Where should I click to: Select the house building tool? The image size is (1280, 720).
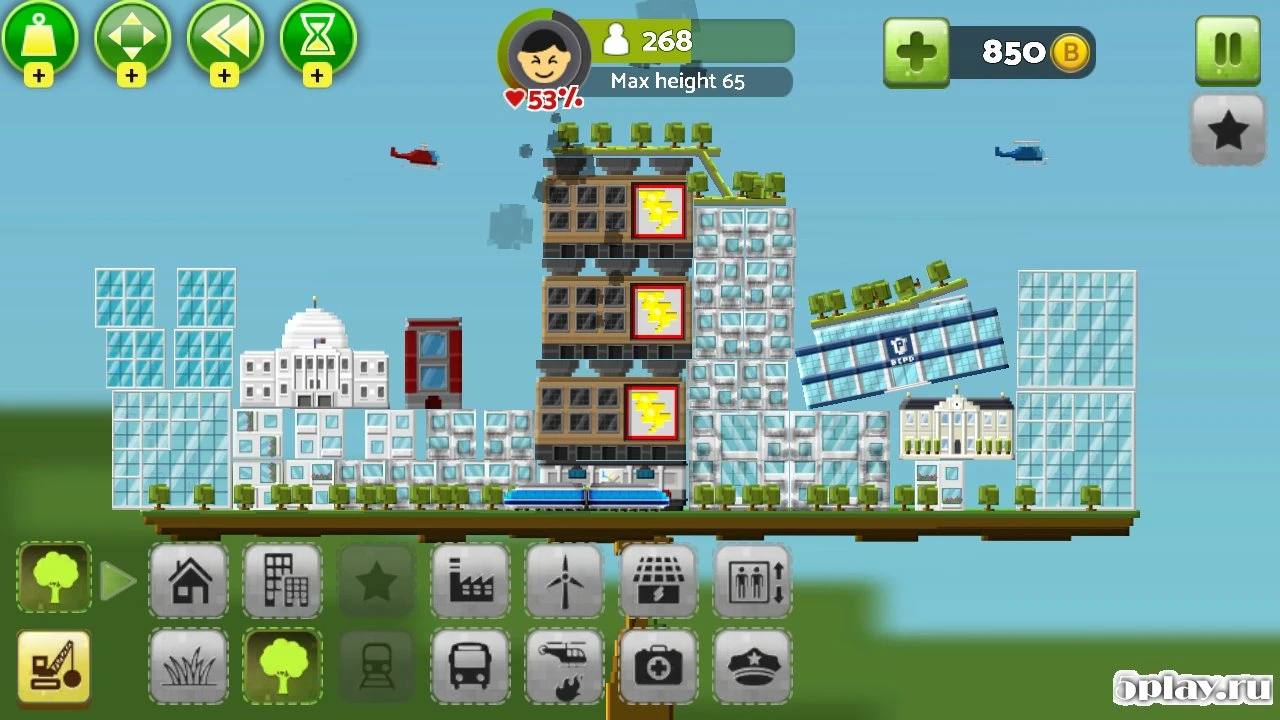click(x=188, y=580)
